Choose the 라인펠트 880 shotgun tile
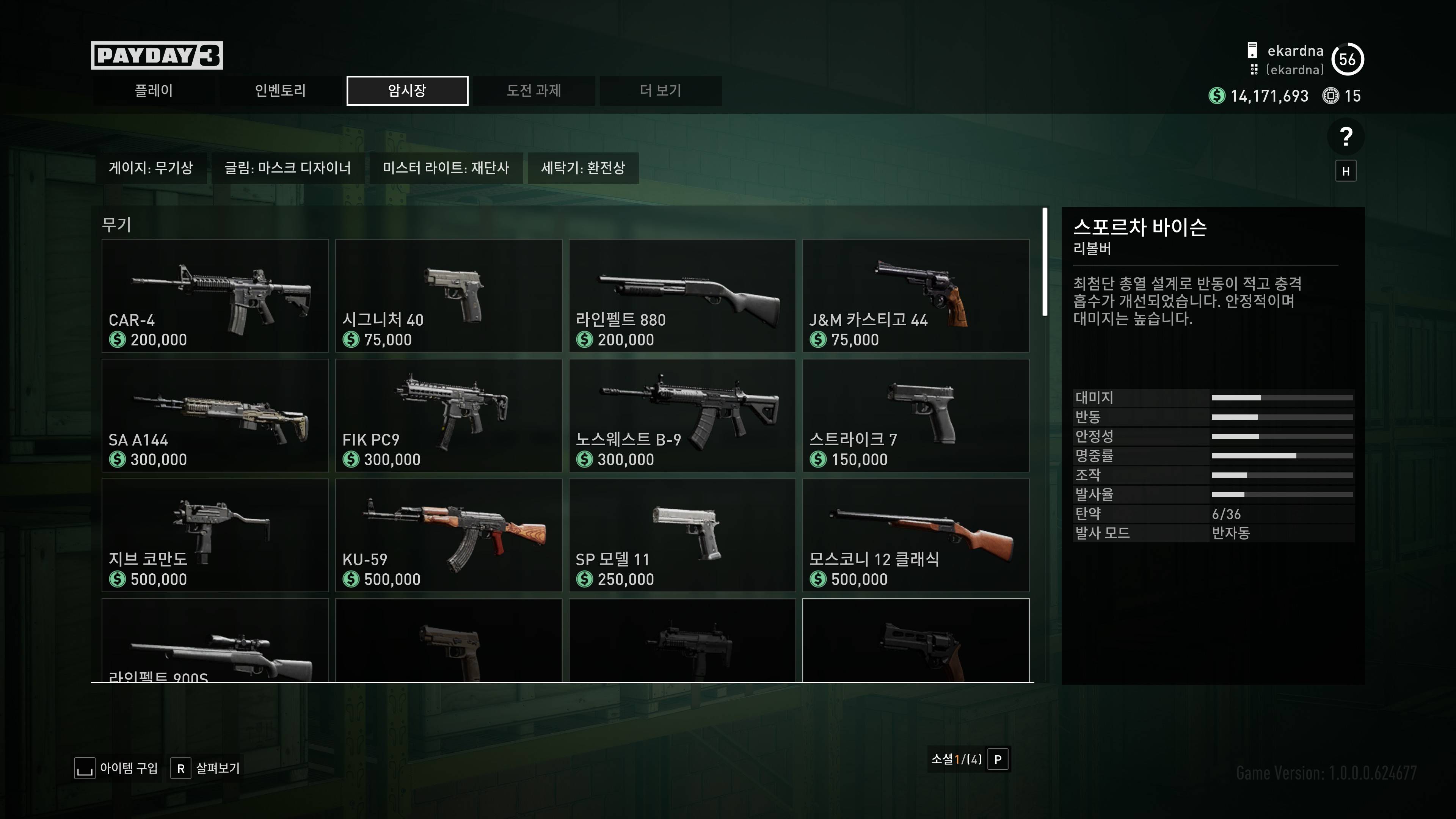The height and width of the screenshot is (819, 1456). pos(682,296)
